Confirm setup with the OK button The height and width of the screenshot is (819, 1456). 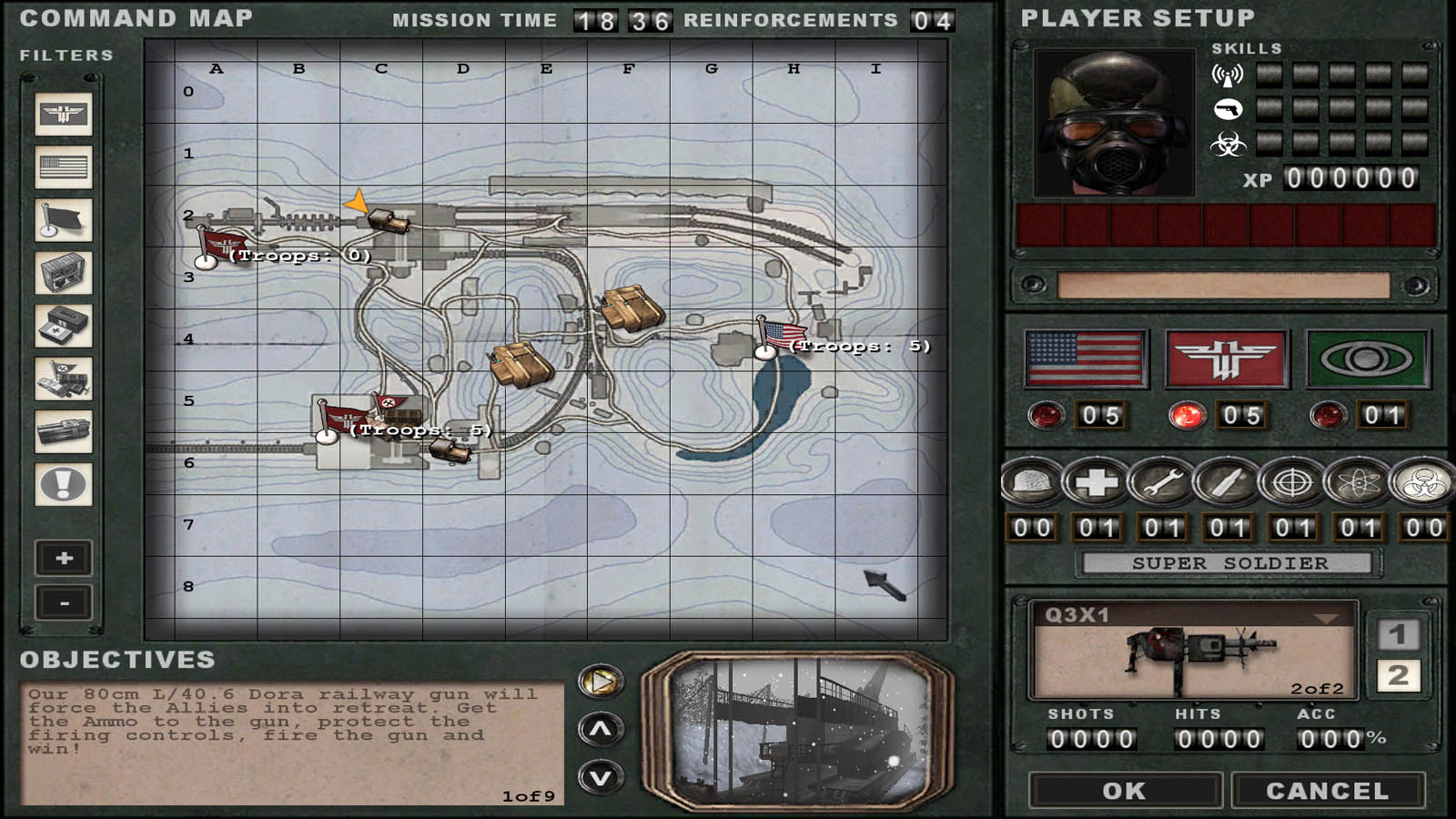1125,790
